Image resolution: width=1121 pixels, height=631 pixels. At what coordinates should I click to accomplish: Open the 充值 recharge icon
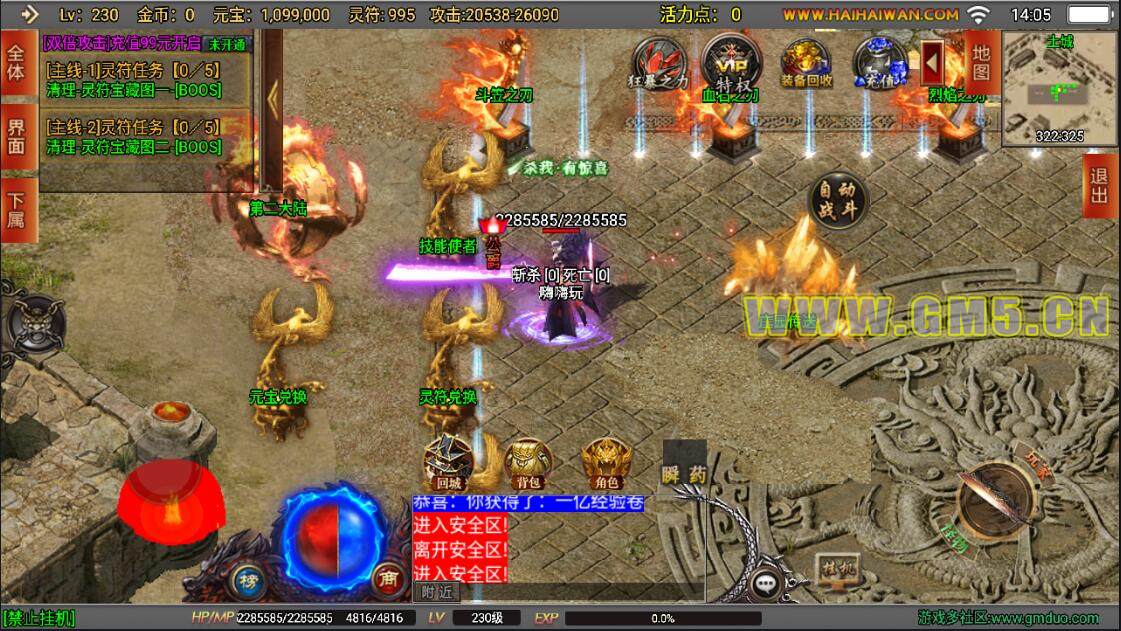879,62
